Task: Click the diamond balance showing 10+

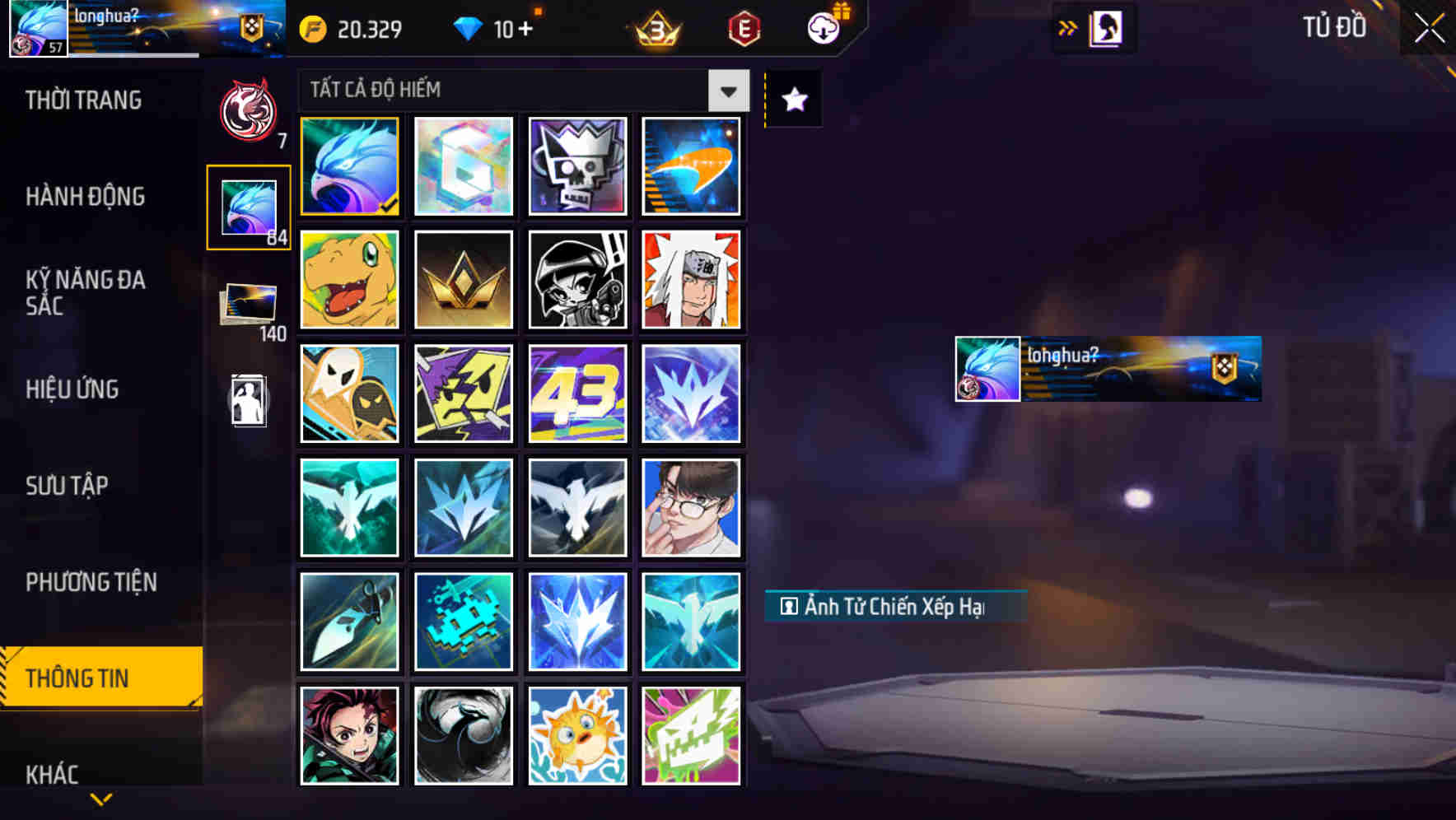Action: click(494, 30)
